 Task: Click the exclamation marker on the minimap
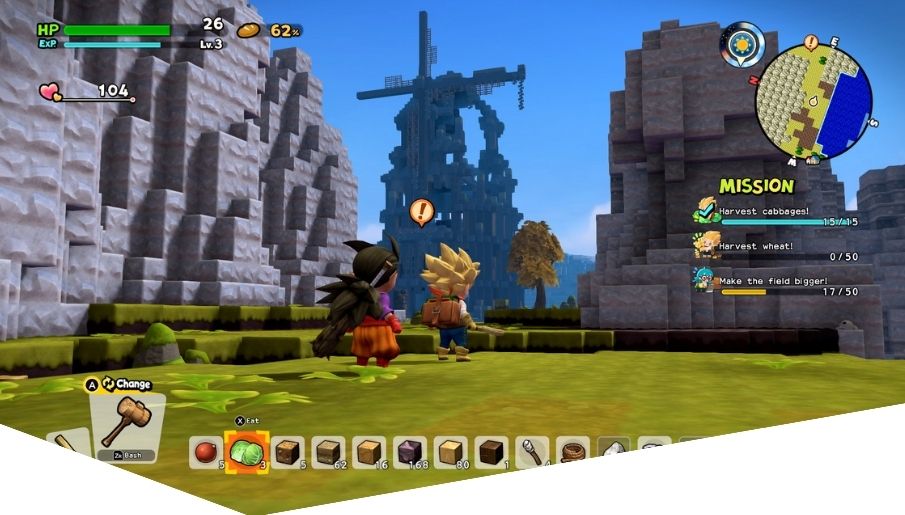point(811,42)
